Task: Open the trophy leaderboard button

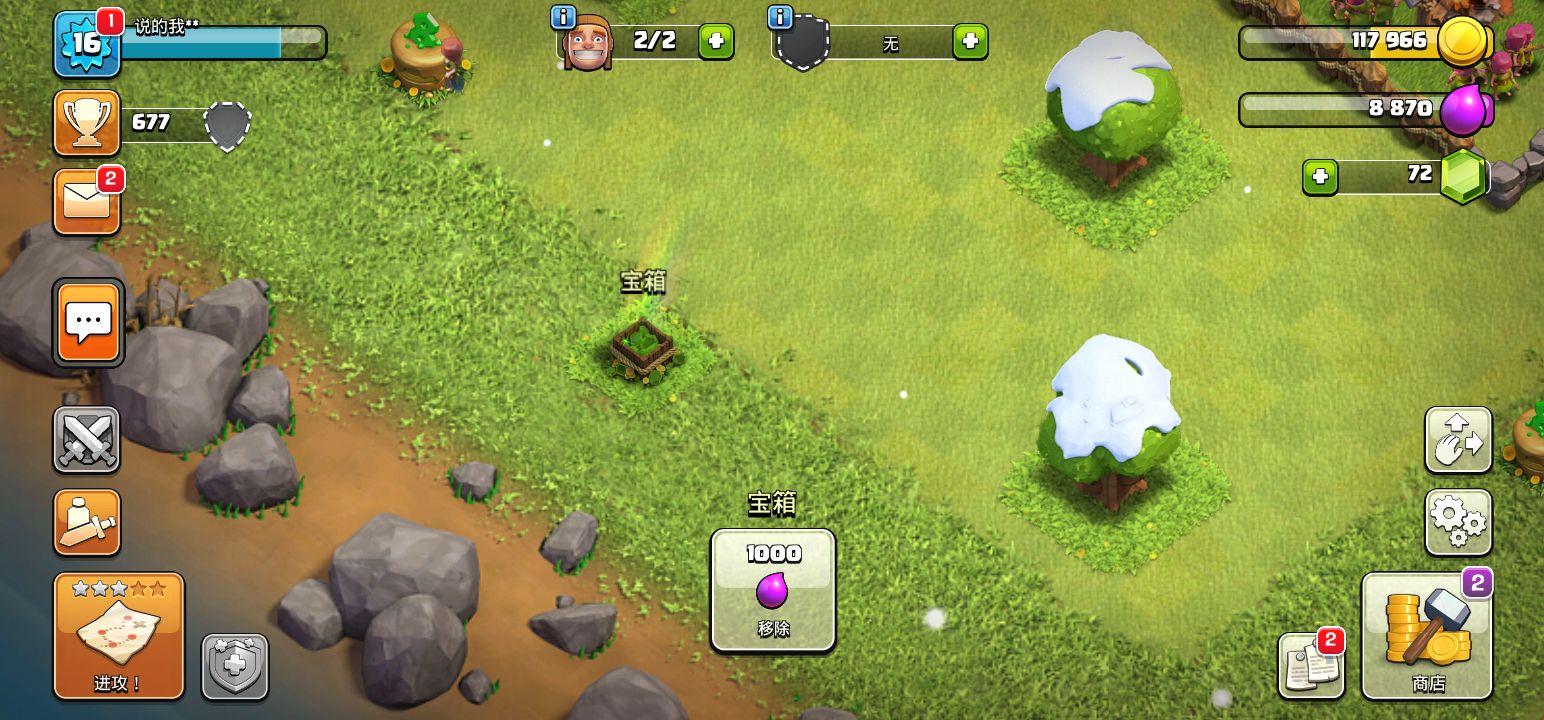Action: pyautogui.click(x=87, y=122)
